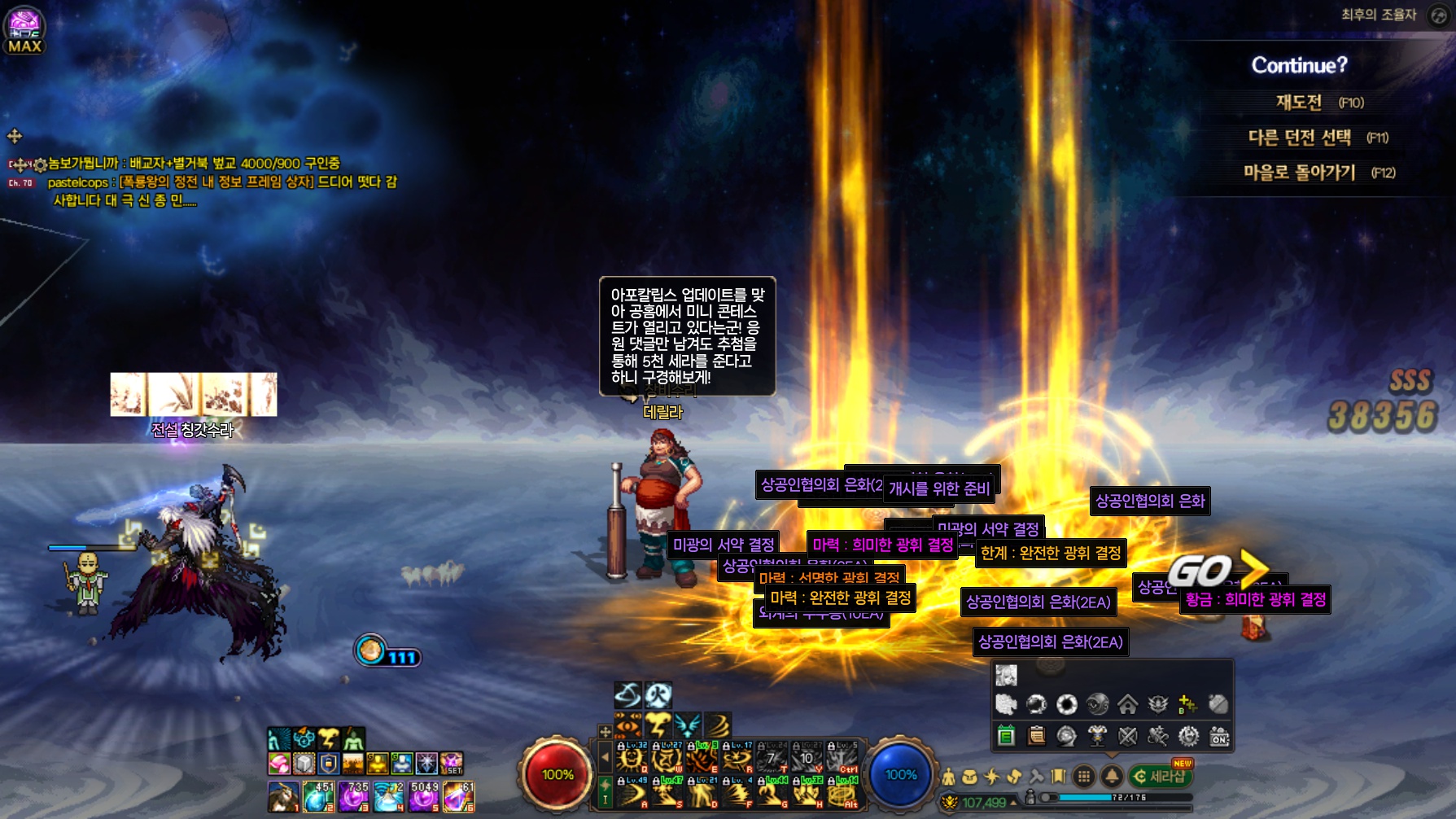Toggle the grid menu button
1456x819 pixels.
coord(1084,777)
